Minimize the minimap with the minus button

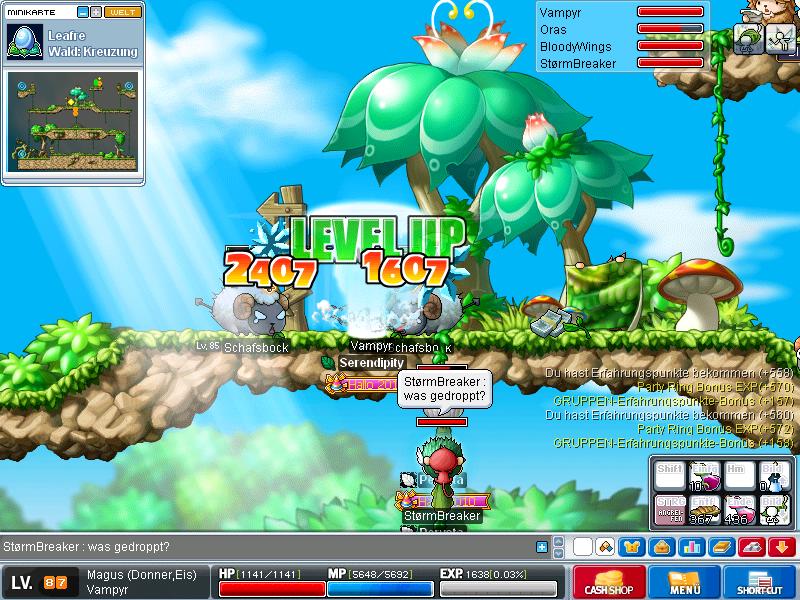click(x=82, y=12)
